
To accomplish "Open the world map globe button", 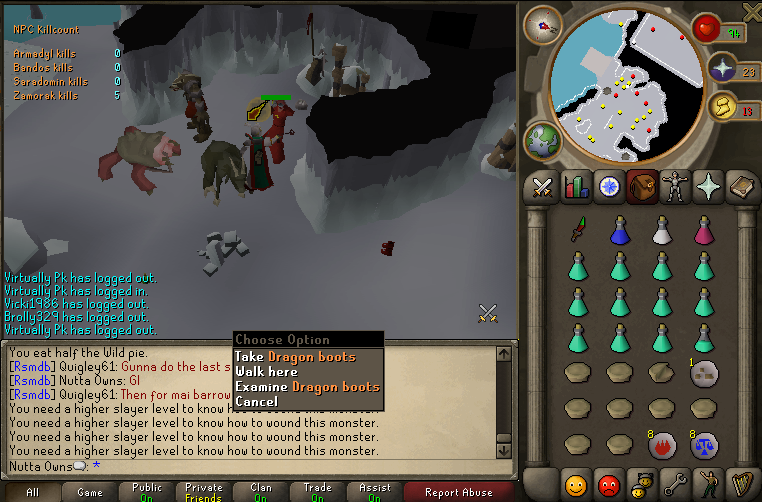I will click(x=543, y=140).
